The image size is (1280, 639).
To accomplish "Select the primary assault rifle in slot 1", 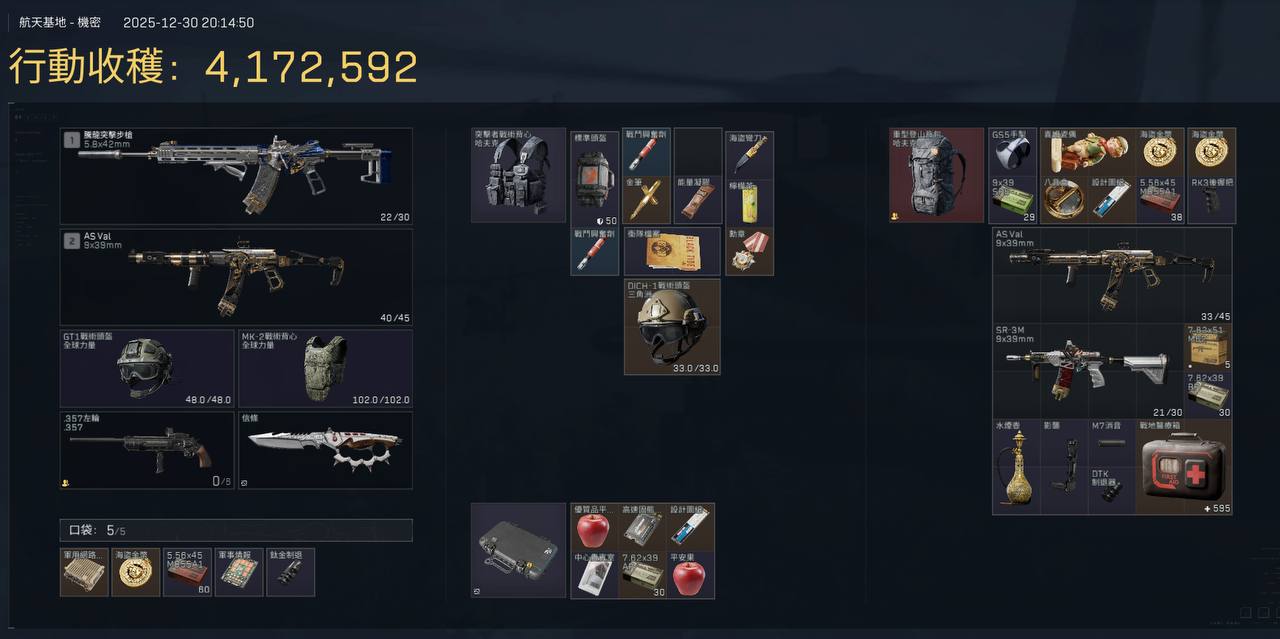I will pyautogui.click(x=236, y=175).
